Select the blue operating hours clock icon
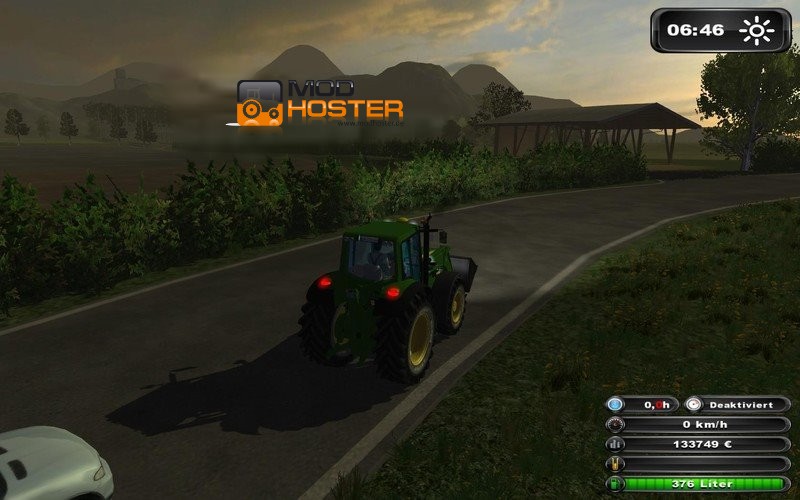800x500 pixels. pos(615,404)
